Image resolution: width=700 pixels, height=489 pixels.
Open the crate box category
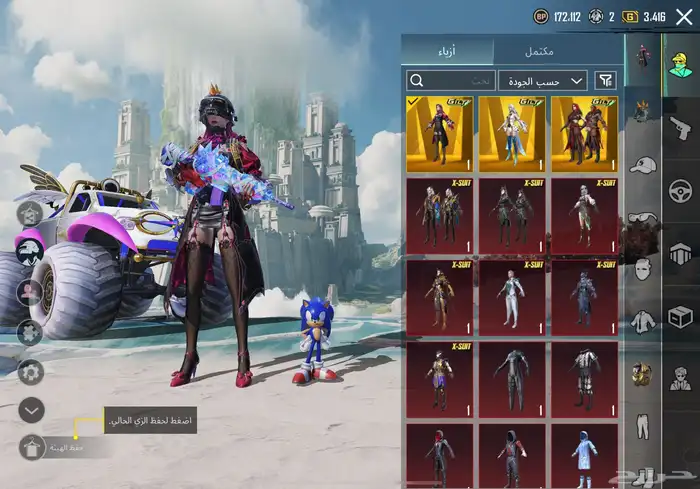click(x=681, y=316)
